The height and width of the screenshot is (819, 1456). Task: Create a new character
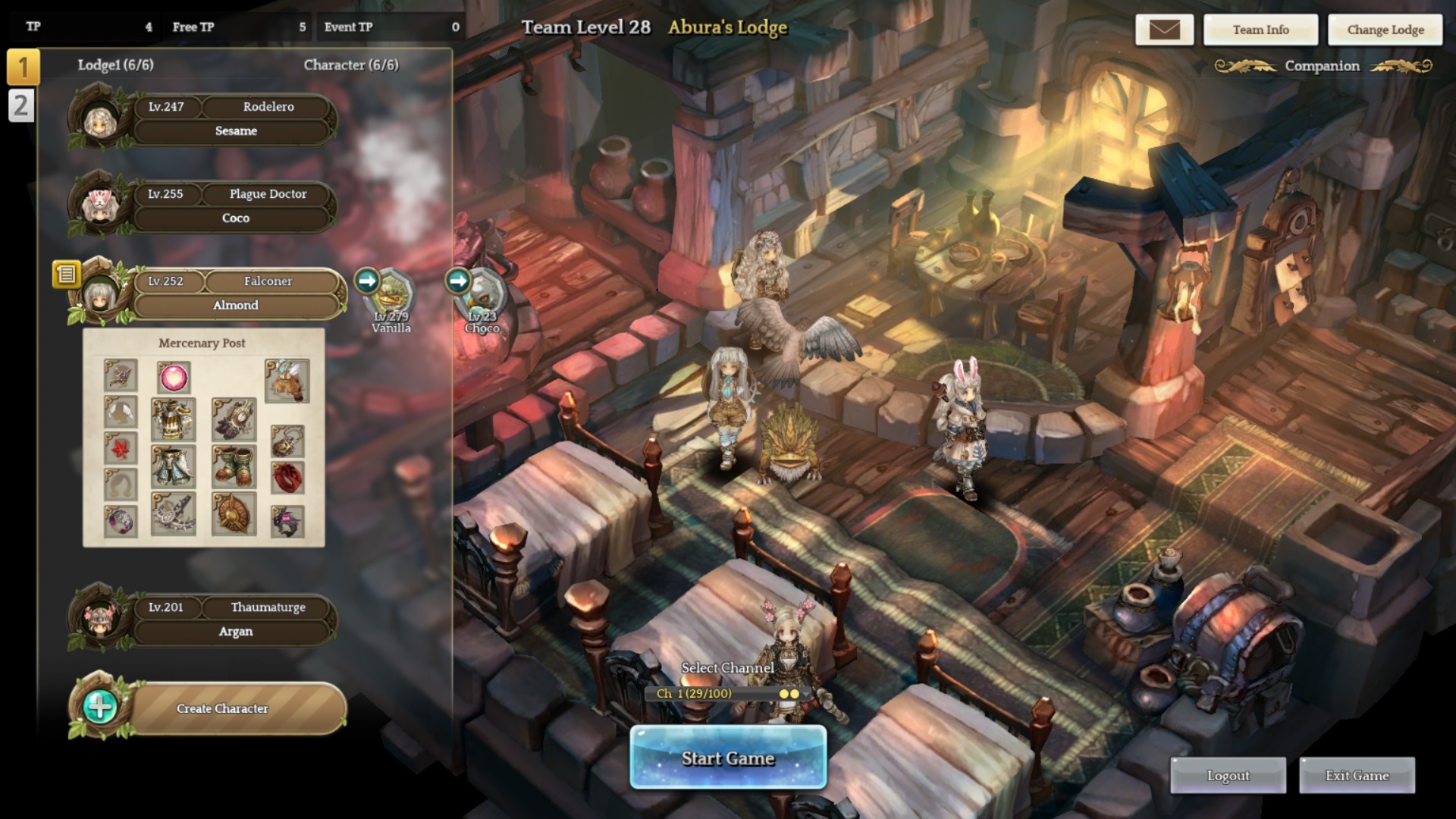[222, 708]
